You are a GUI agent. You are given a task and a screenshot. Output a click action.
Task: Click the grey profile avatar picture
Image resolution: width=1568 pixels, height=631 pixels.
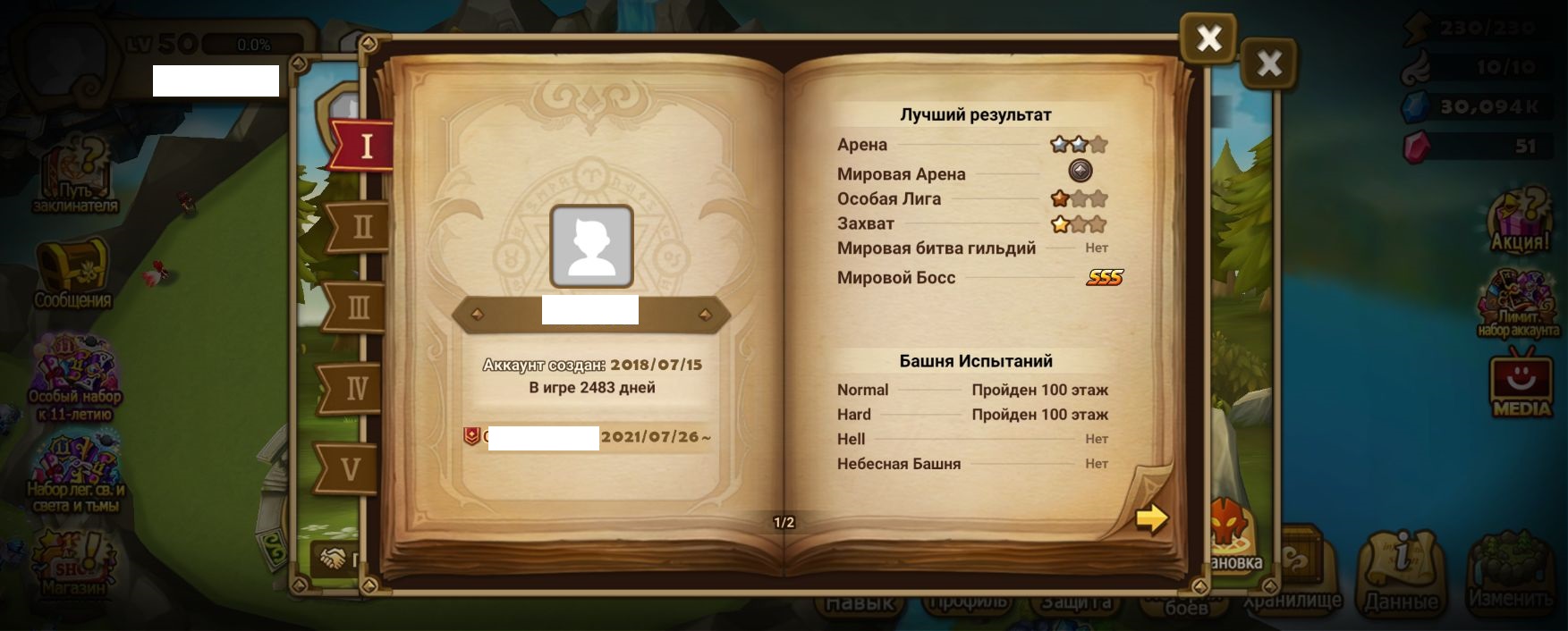click(591, 247)
